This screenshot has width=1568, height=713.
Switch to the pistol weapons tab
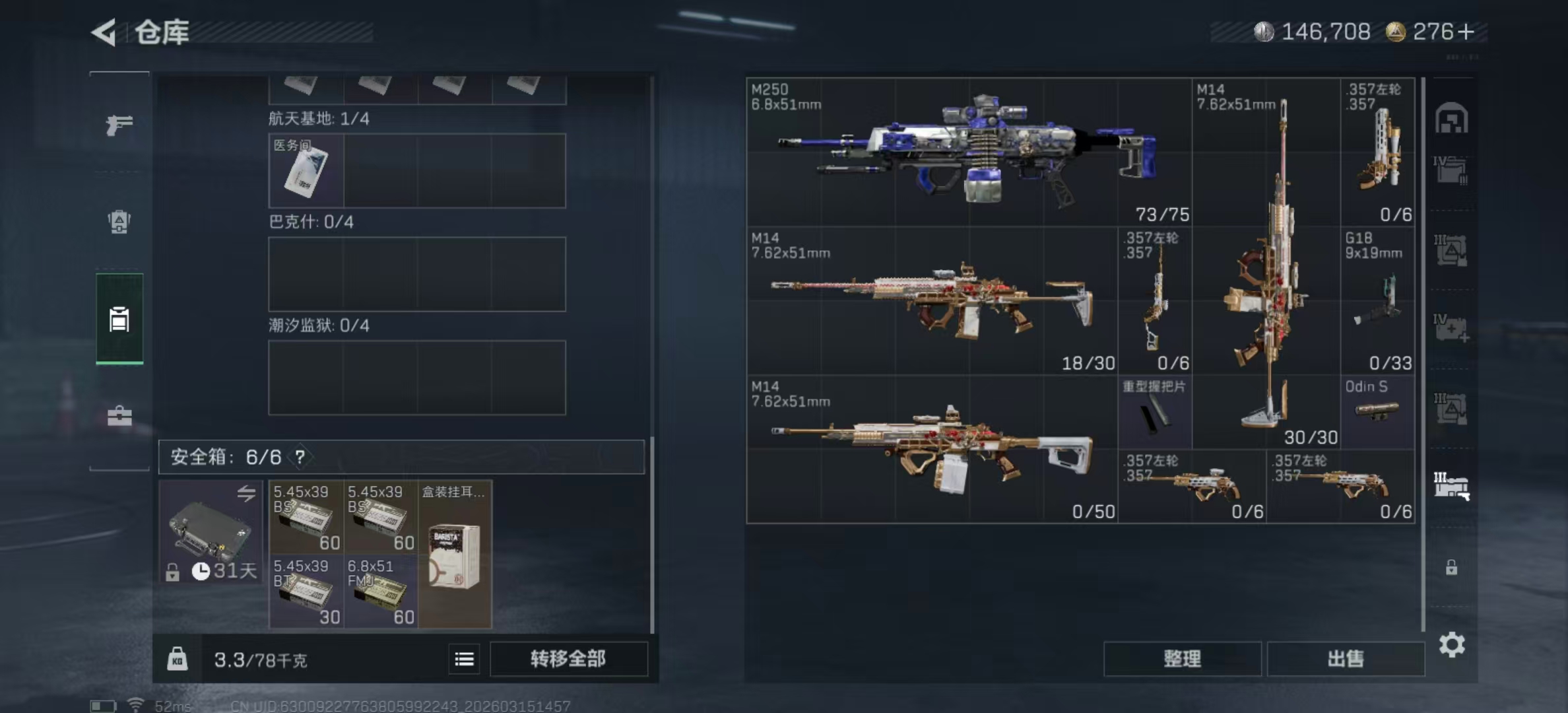point(119,124)
